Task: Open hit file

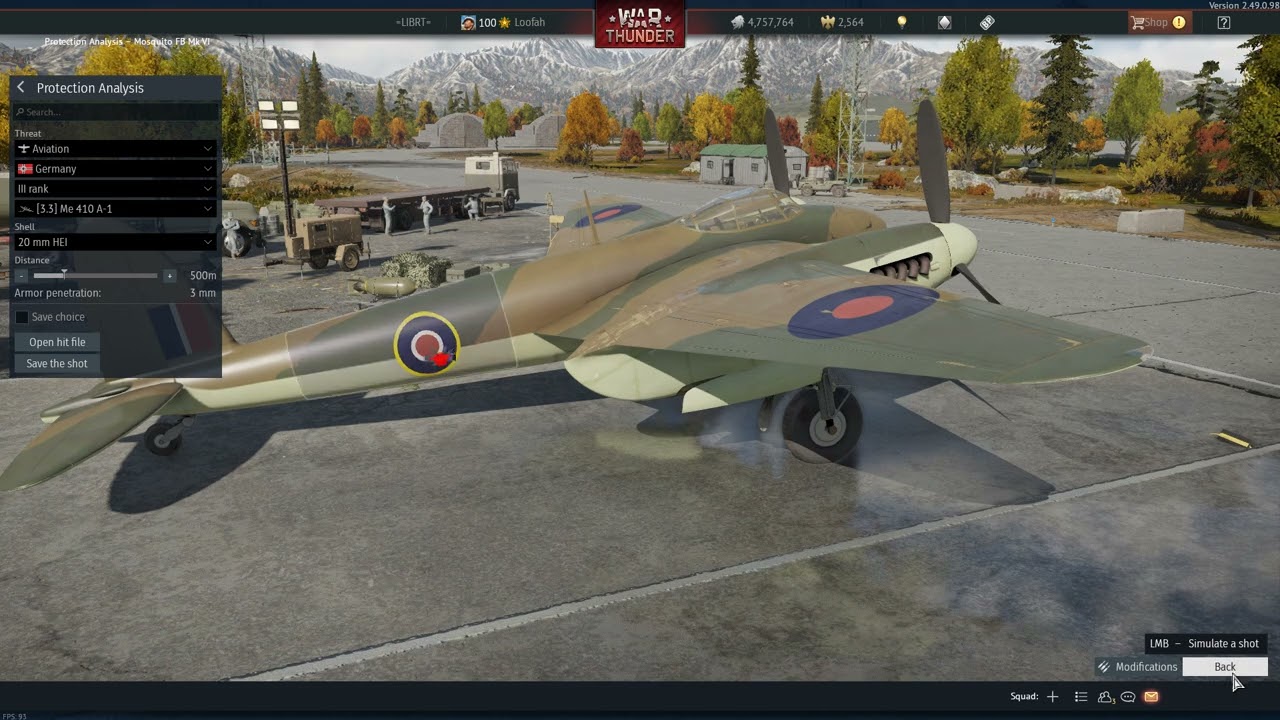Action: [x=57, y=342]
